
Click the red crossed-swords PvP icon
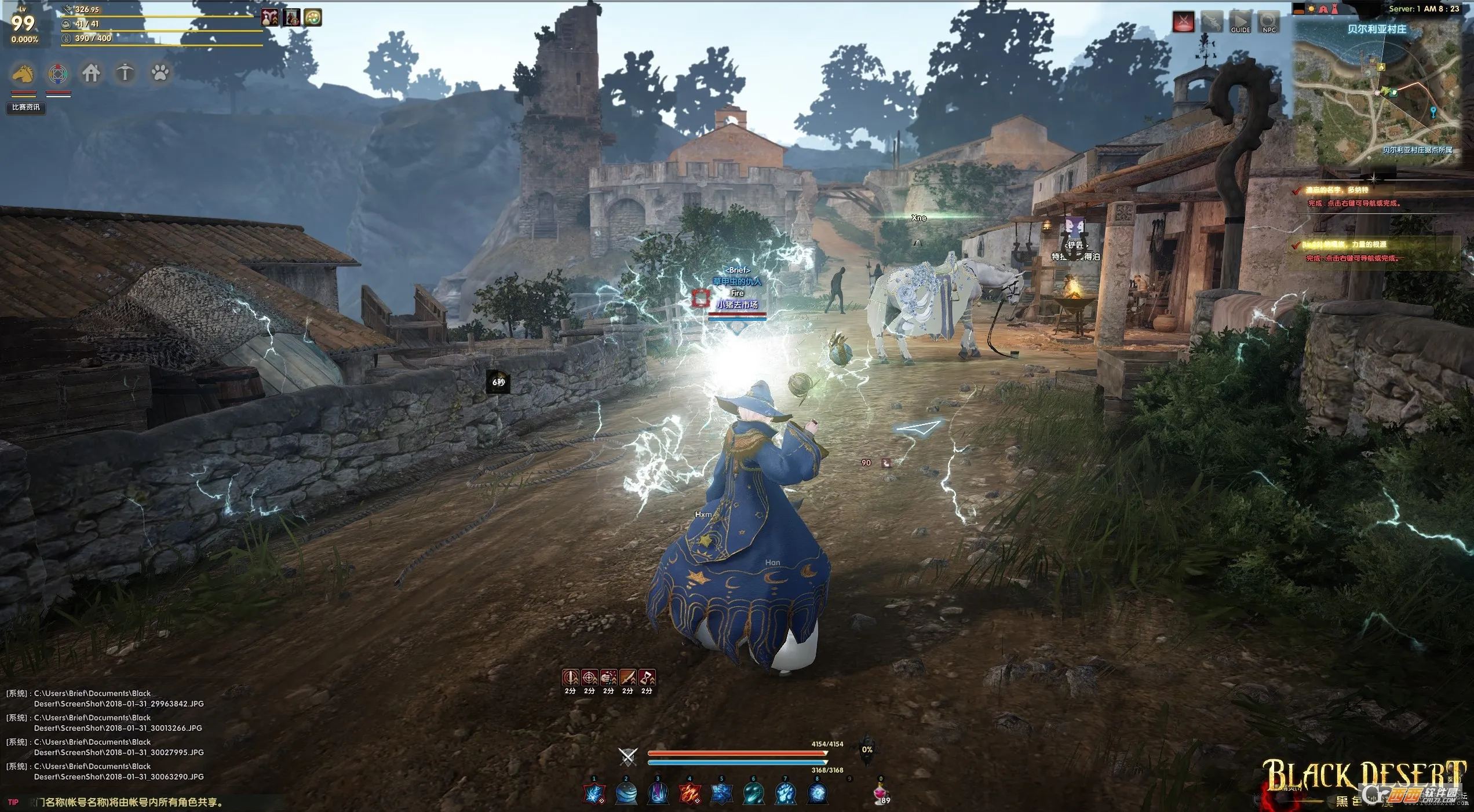pos(1185,20)
